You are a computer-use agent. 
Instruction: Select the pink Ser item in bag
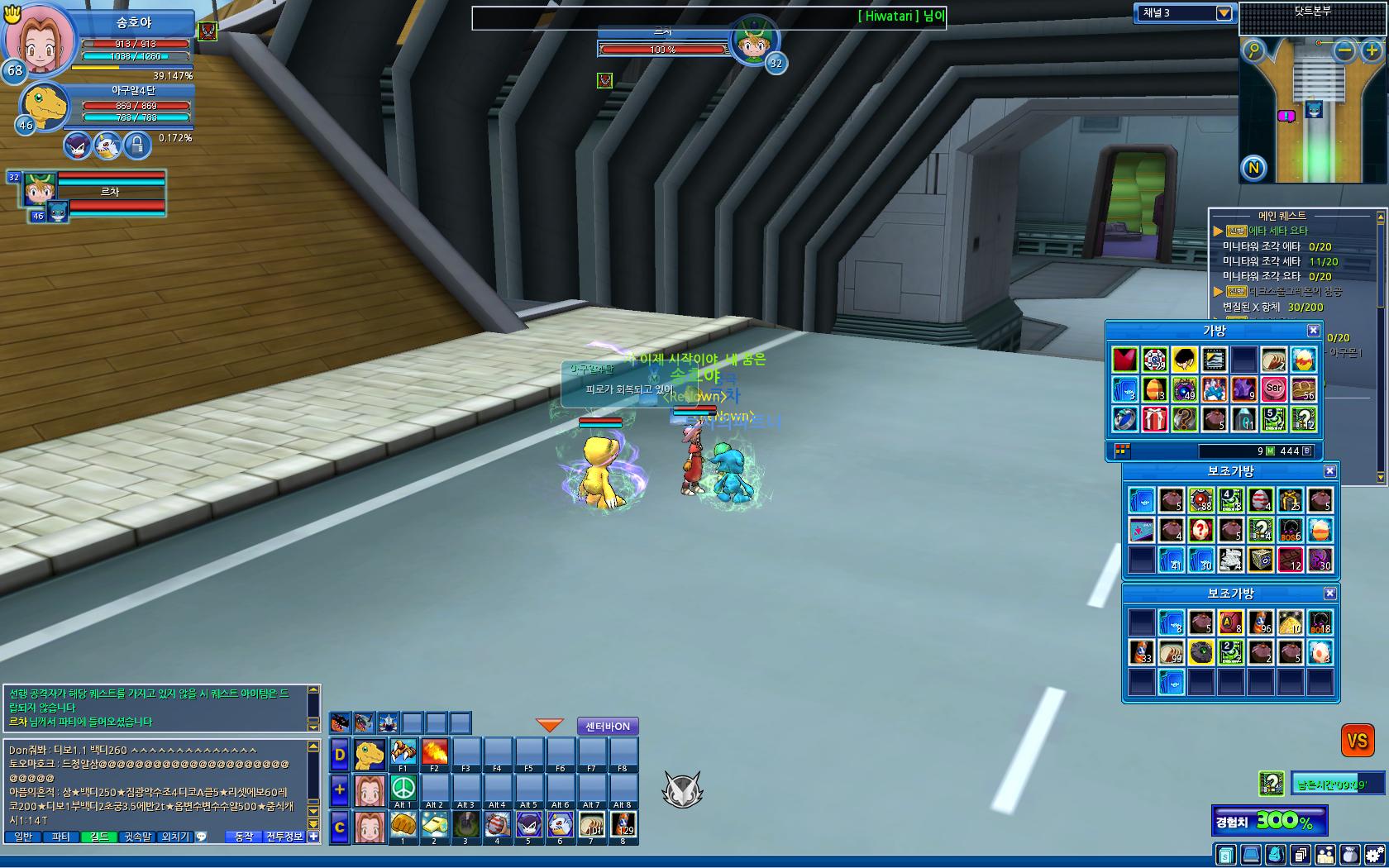1273,389
